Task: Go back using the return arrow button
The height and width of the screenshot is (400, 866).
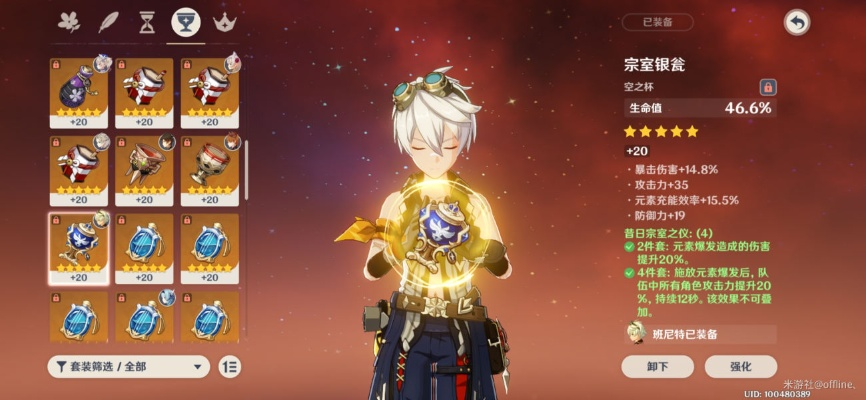Action: point(796,22)
